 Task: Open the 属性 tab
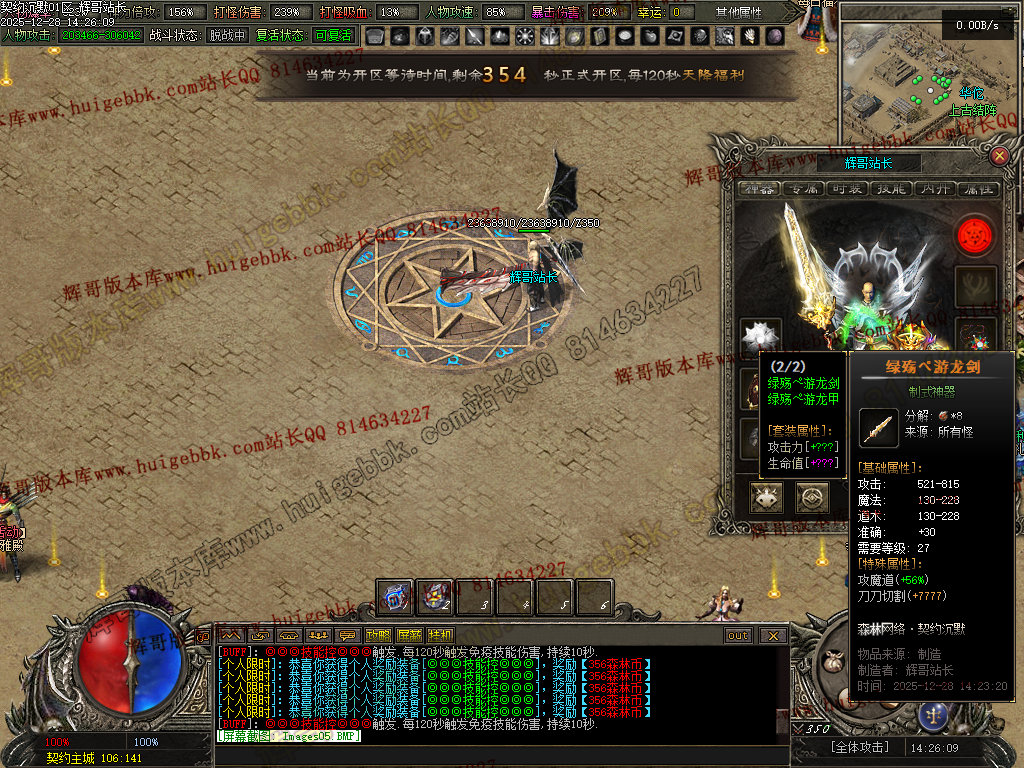[977, 188]
